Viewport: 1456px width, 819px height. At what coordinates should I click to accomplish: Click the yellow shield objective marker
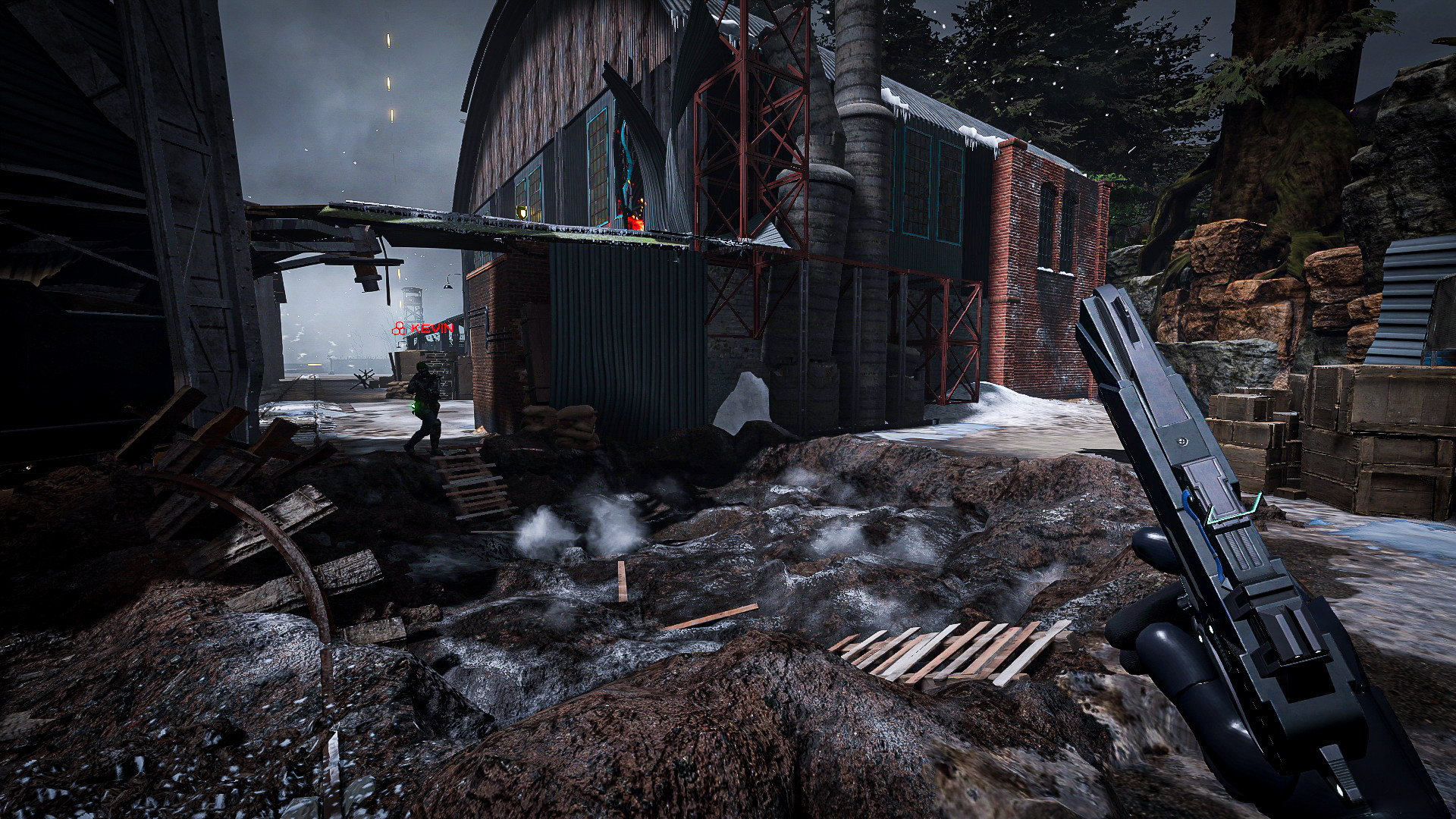tap(522, 212)
